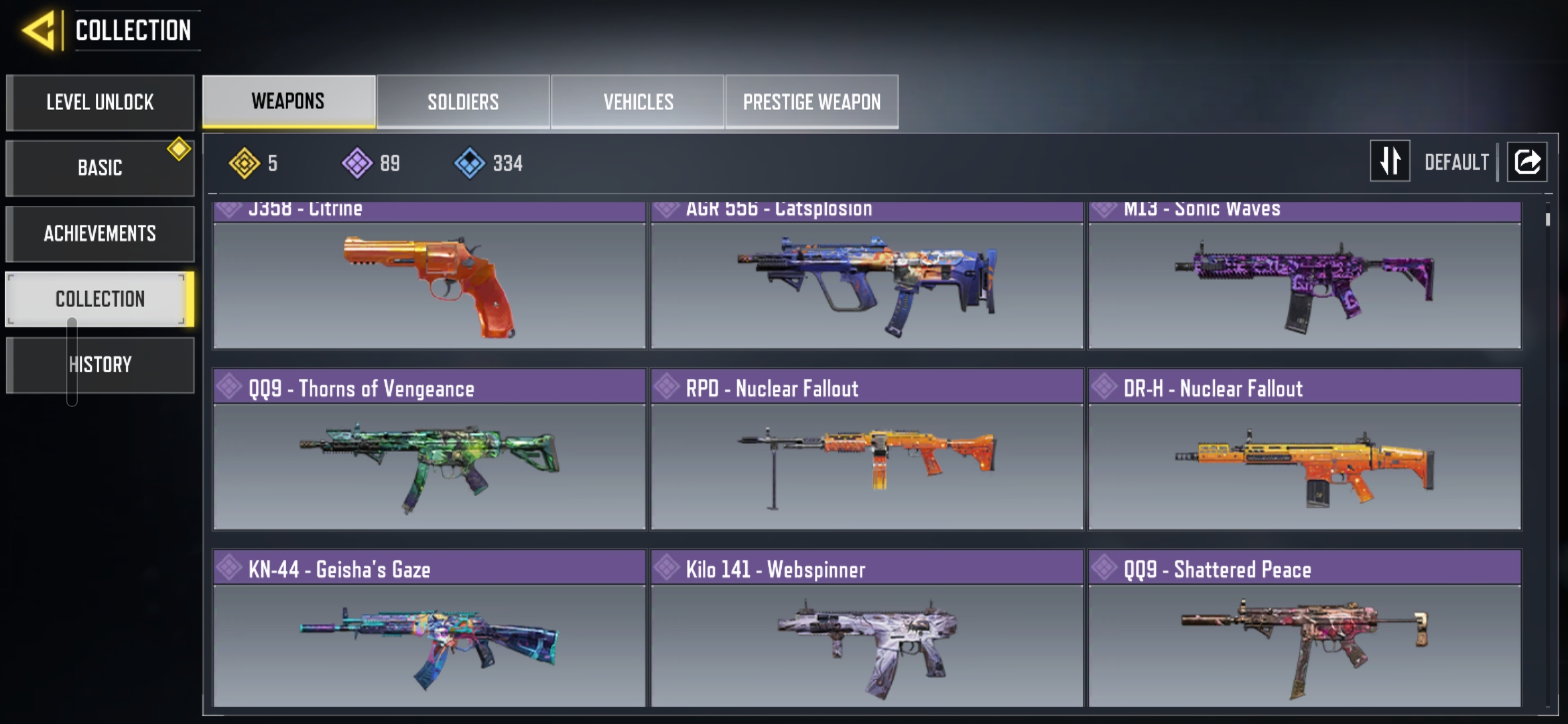The width and height of the screenshot is (1568, 724).
Task: Open the History section
Action: (100, 365)
